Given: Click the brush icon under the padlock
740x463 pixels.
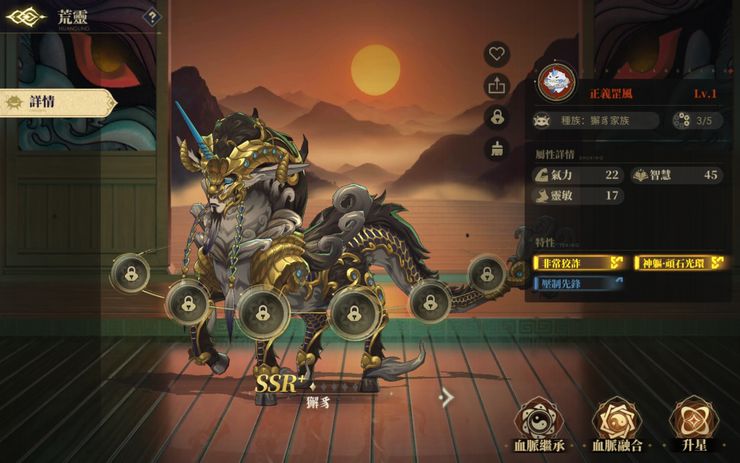Looking at the screenshot, I should 497,149.
